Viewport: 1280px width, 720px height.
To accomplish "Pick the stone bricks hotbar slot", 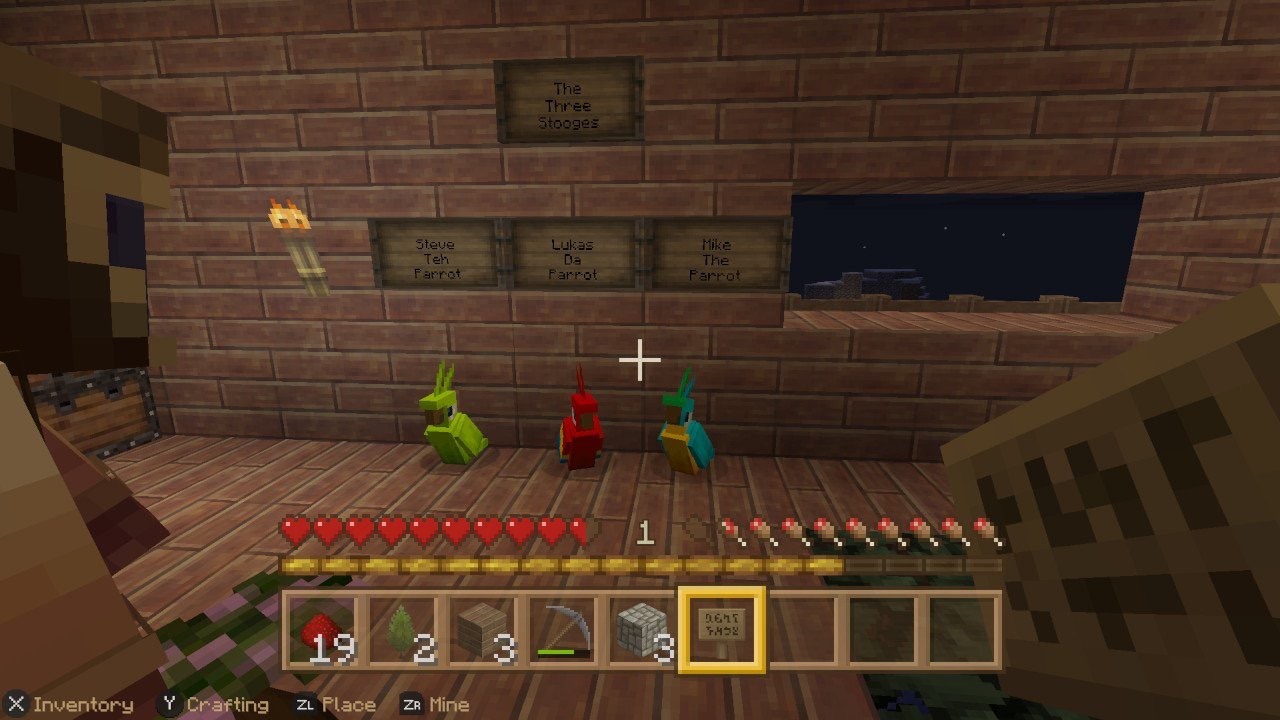I will point(642,630).
